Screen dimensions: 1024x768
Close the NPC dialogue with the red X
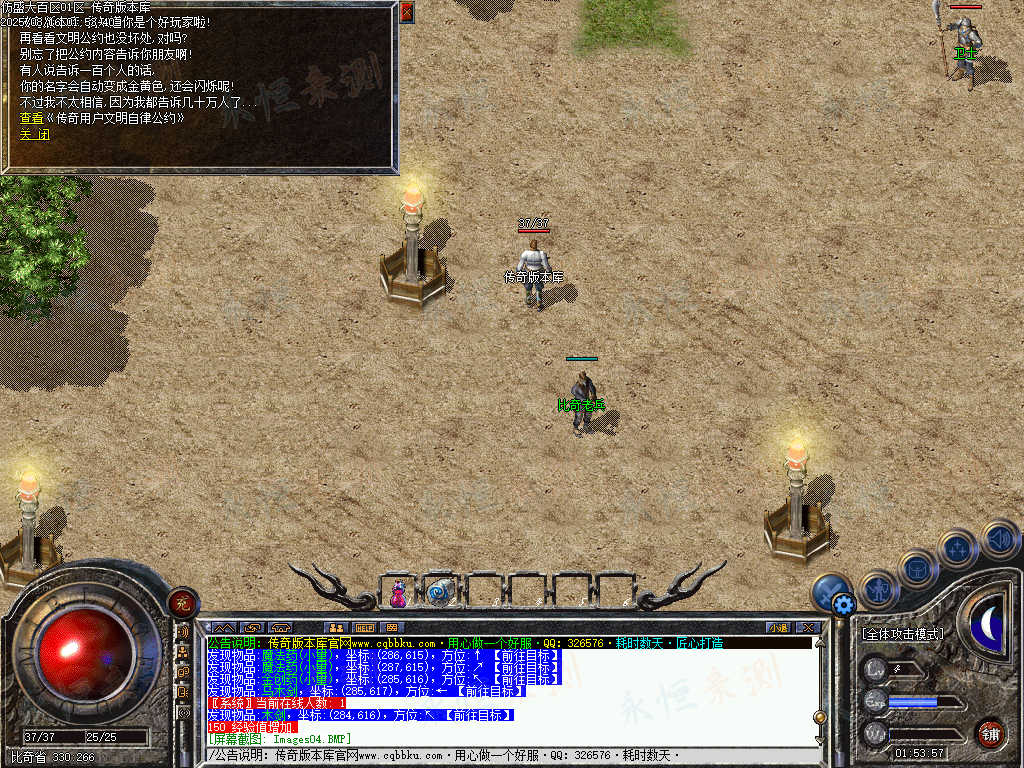[x=406, y=12]
